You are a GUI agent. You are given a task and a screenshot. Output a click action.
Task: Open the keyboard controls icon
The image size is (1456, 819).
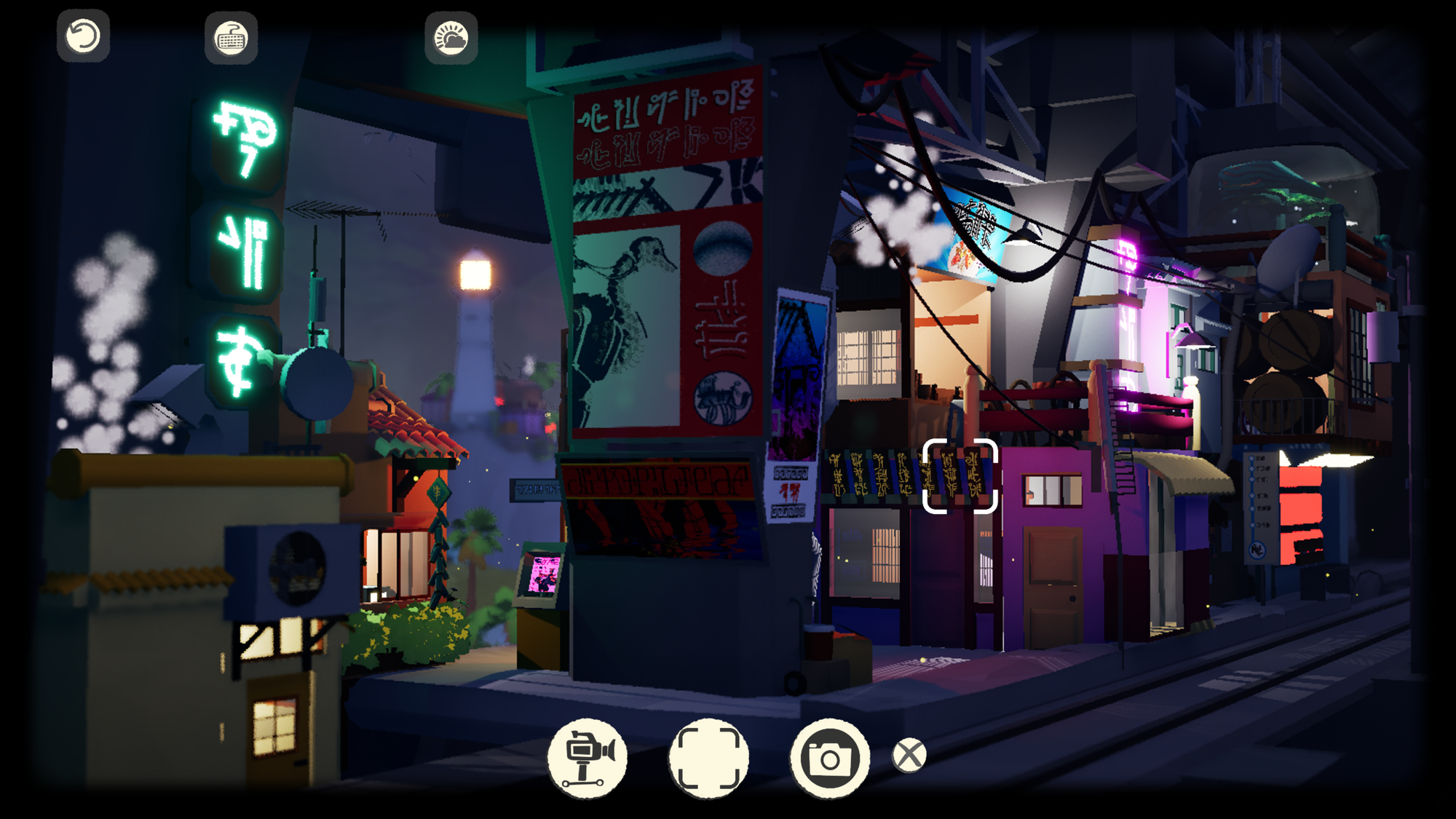coord(232,38)
